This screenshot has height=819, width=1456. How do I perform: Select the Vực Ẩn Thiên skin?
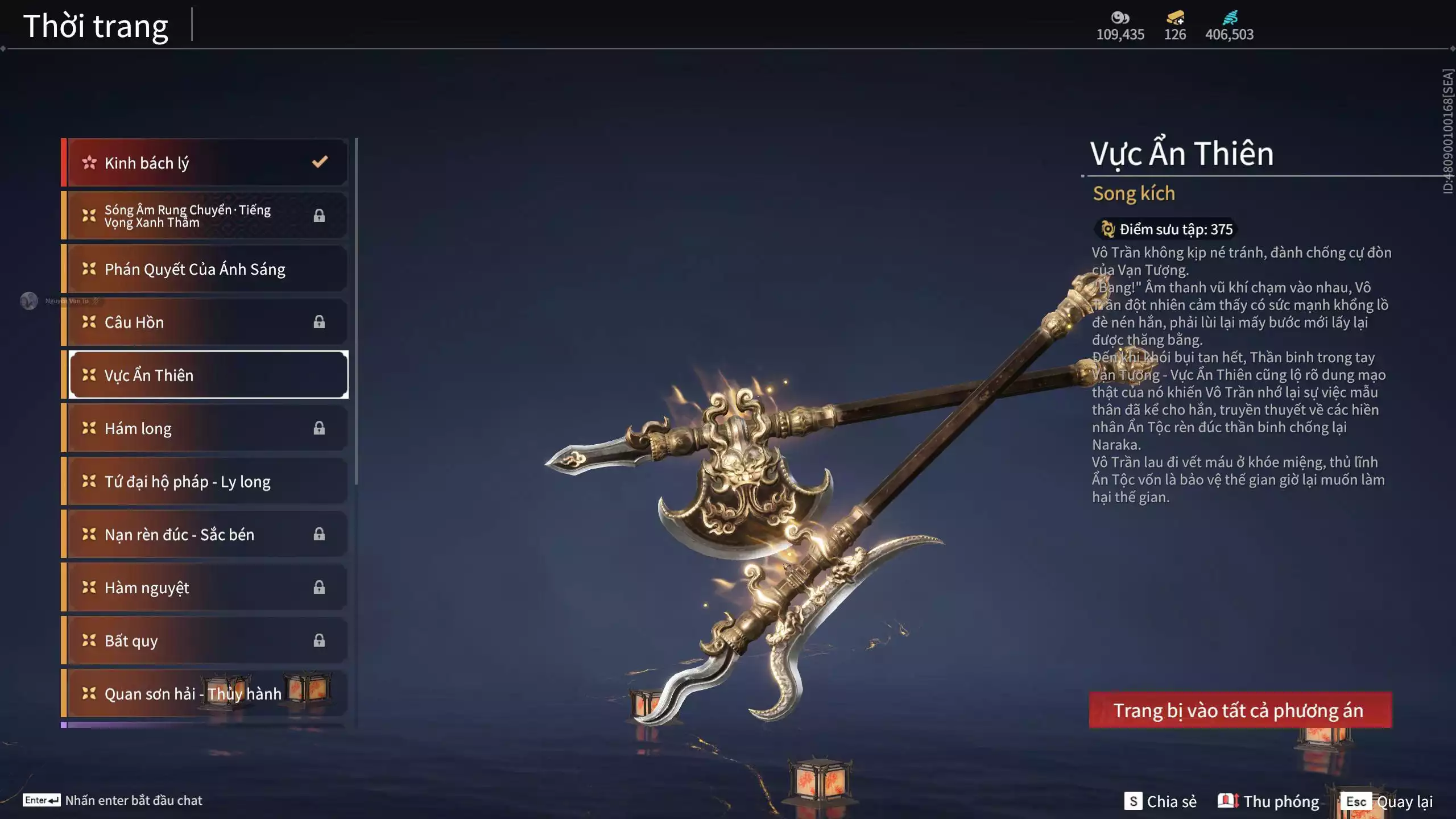[208, 375]
